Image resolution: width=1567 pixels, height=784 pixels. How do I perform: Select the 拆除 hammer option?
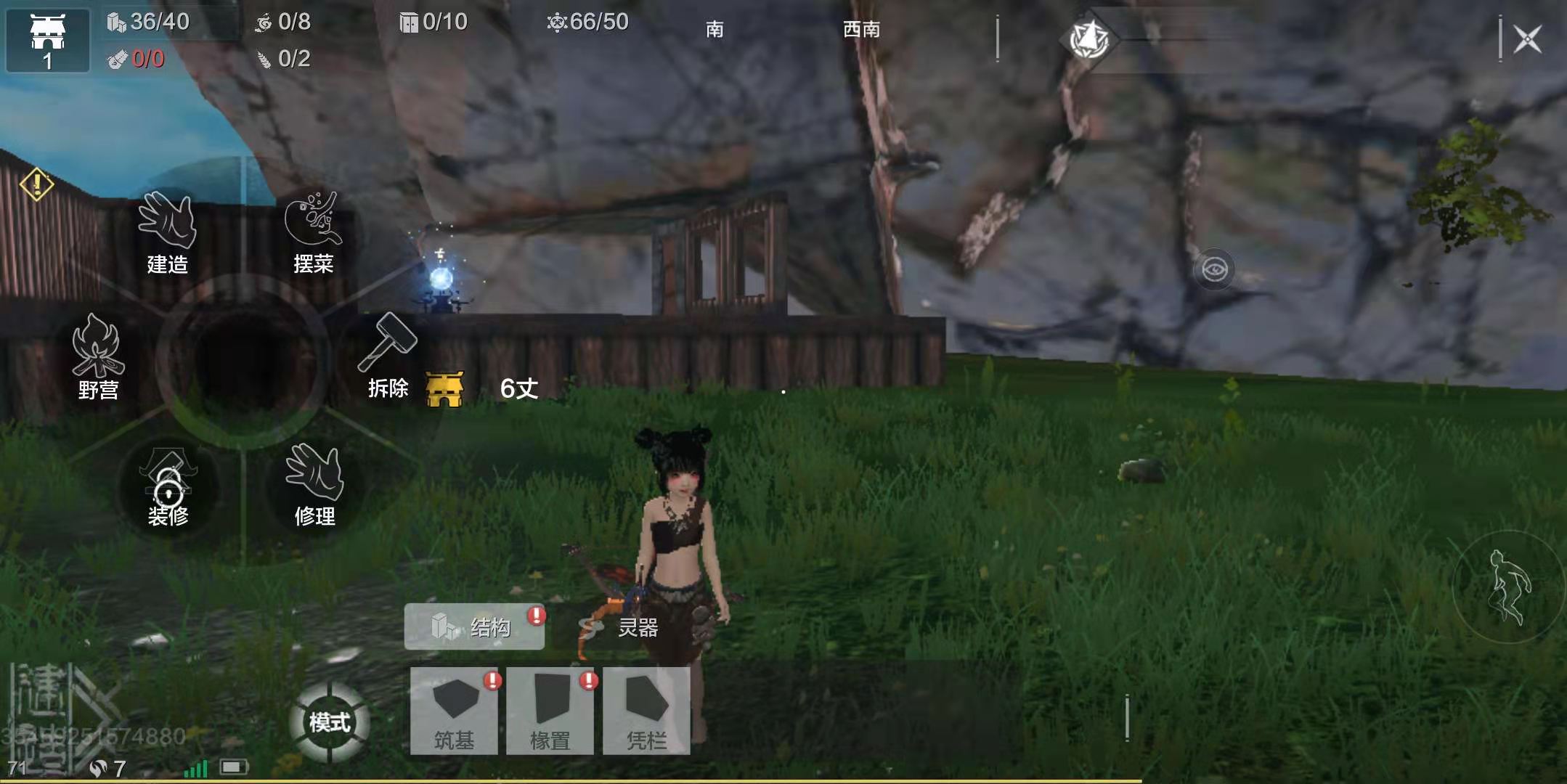coord(388,356)
